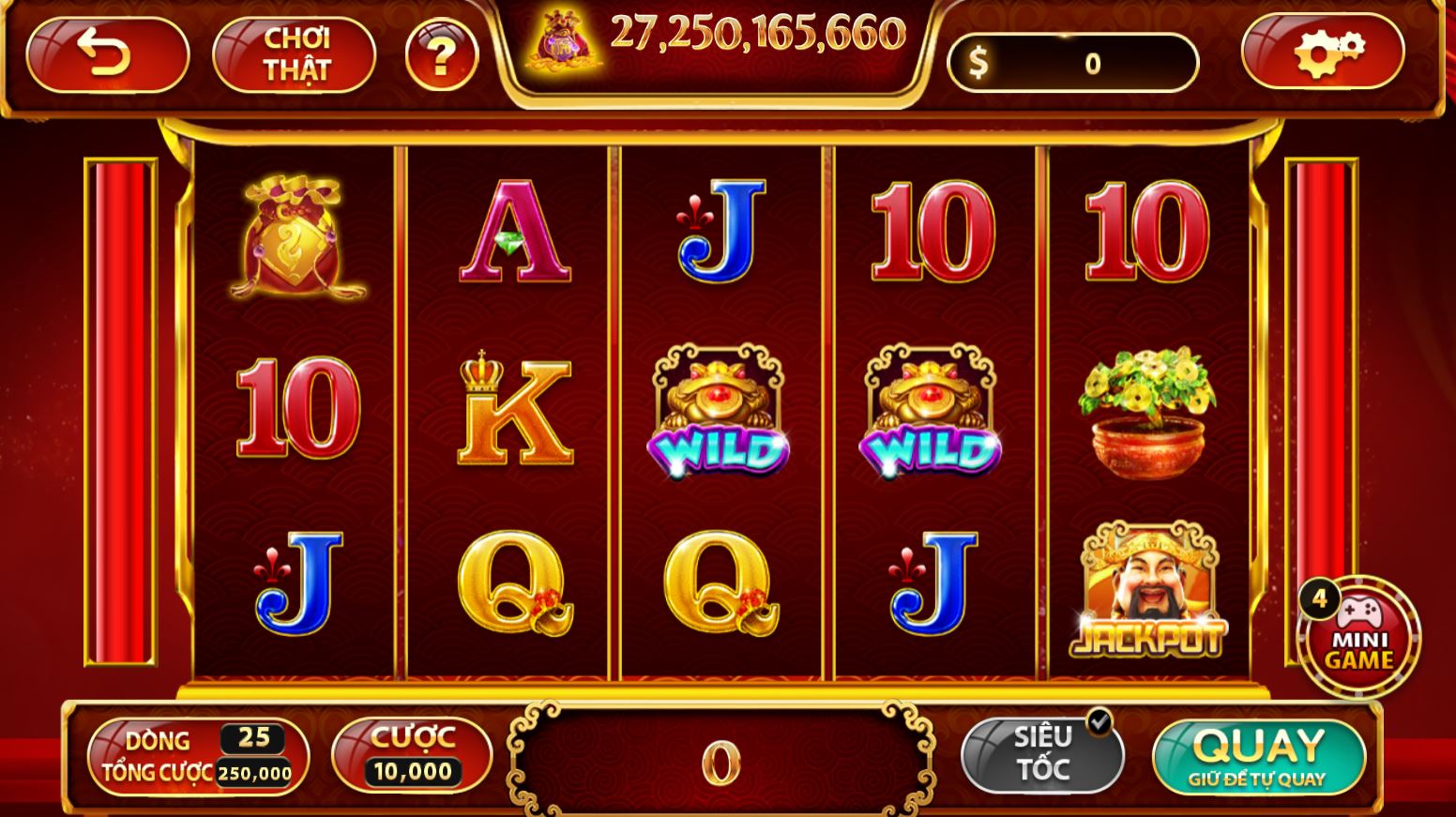Click the help question mark icon
This screenshot has width=1456, height=817.
(442, 54)
